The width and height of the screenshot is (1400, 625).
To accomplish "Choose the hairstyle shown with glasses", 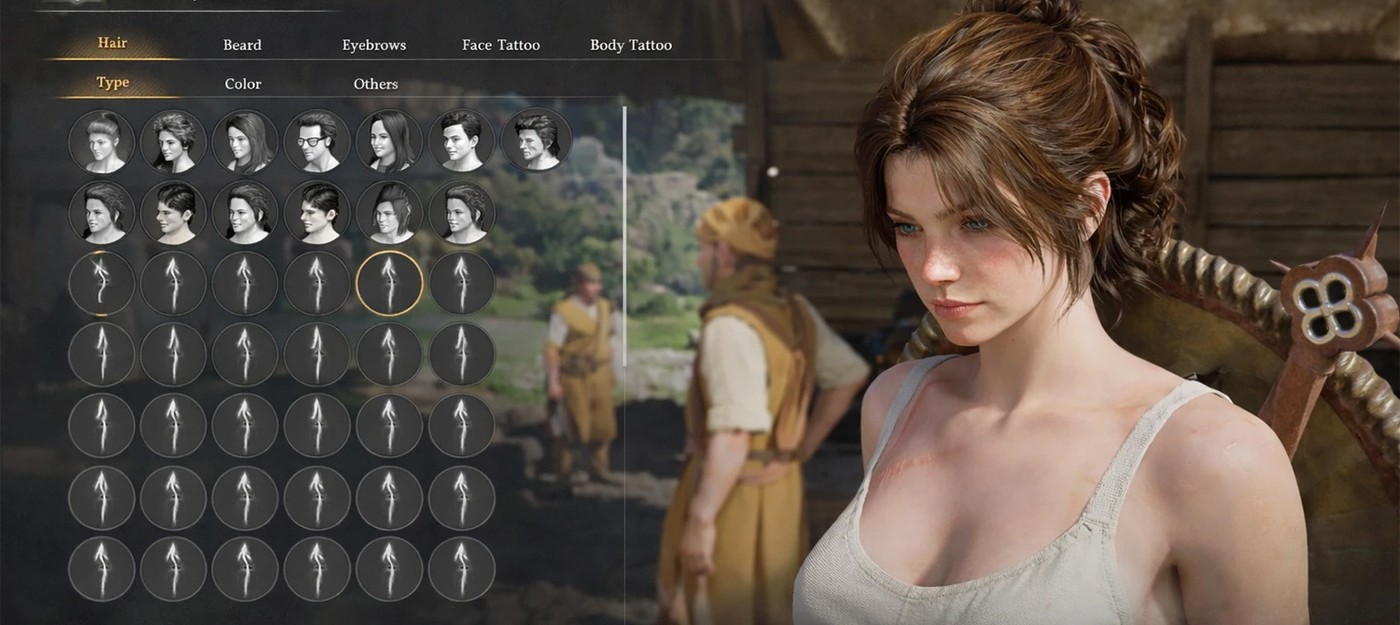I will [318, 140].
